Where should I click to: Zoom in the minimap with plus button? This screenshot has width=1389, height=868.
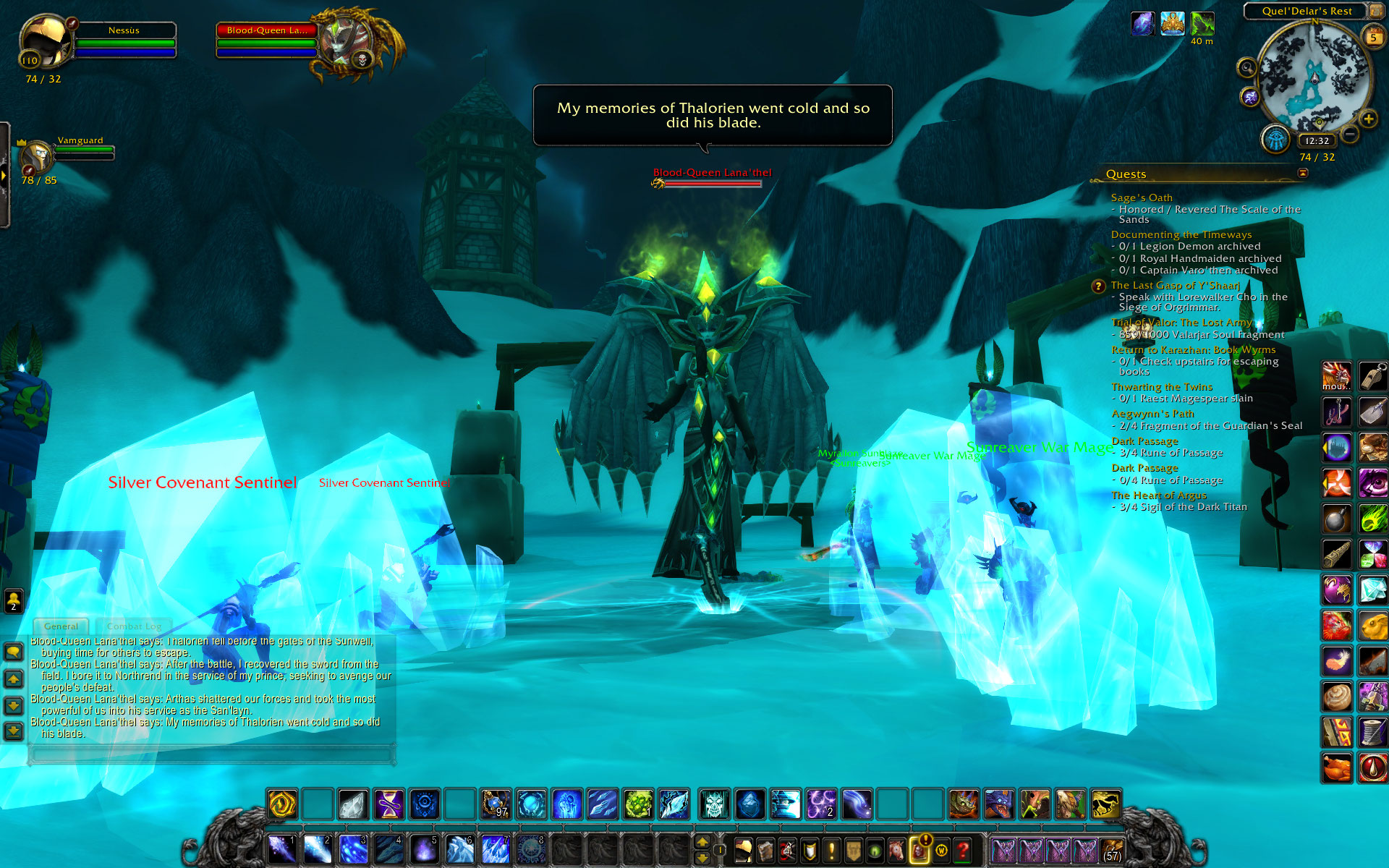click(x=1368, y=119)
